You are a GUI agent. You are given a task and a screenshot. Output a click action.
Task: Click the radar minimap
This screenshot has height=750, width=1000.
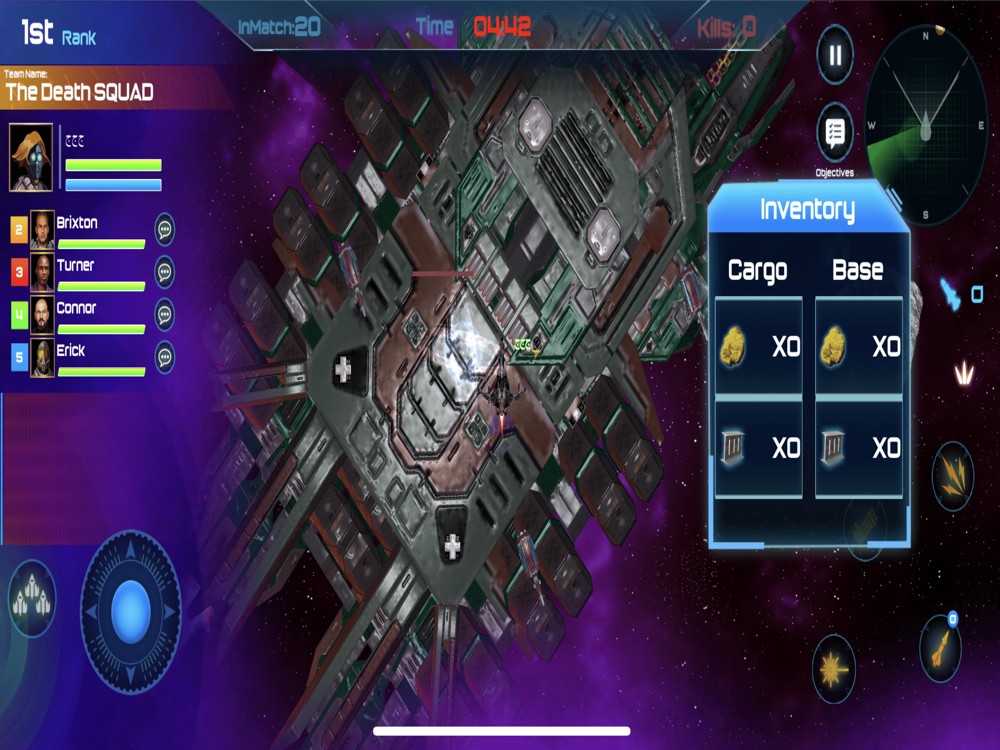point(925,123)
